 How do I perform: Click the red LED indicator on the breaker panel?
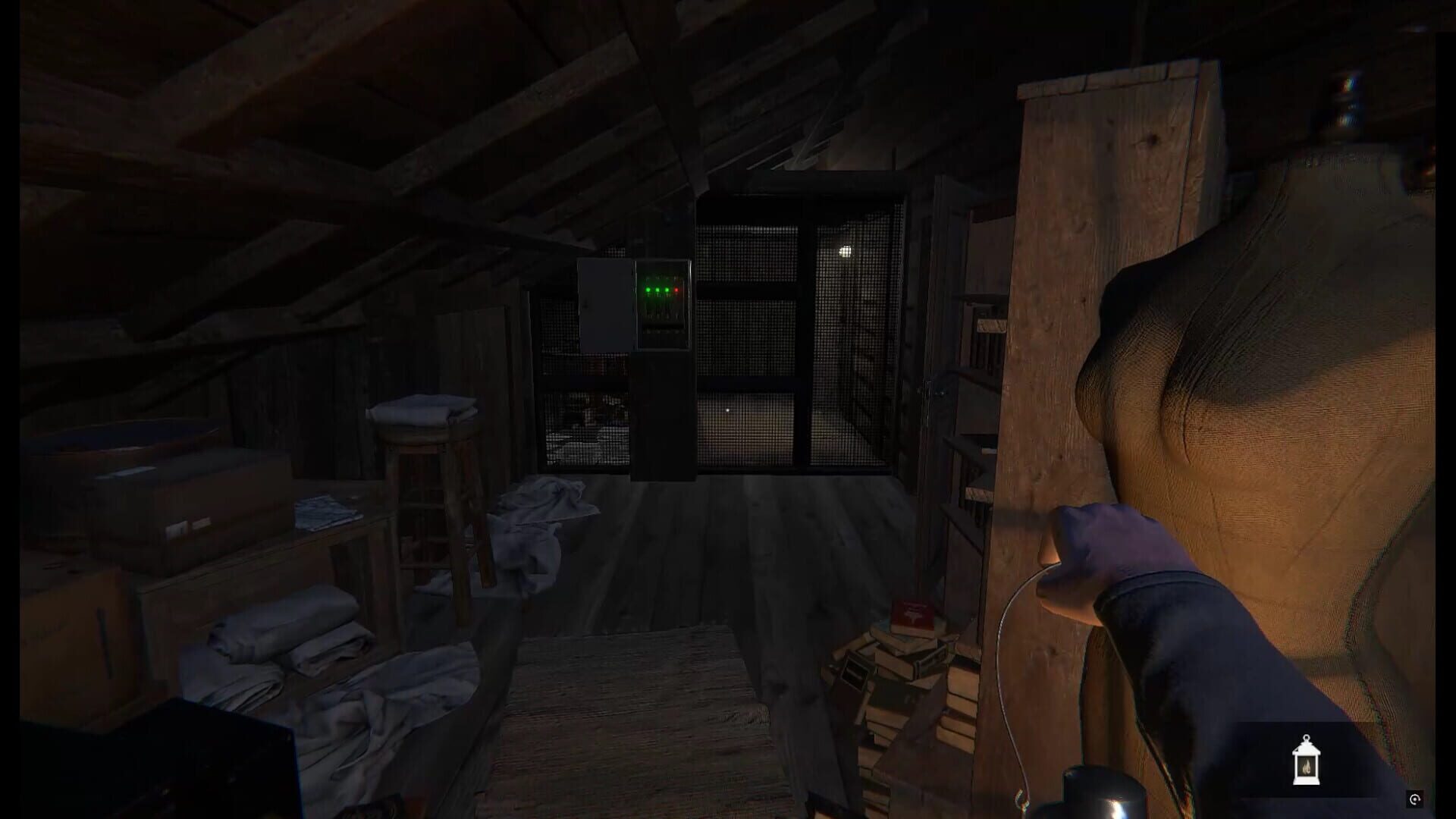tap(676, 290)
